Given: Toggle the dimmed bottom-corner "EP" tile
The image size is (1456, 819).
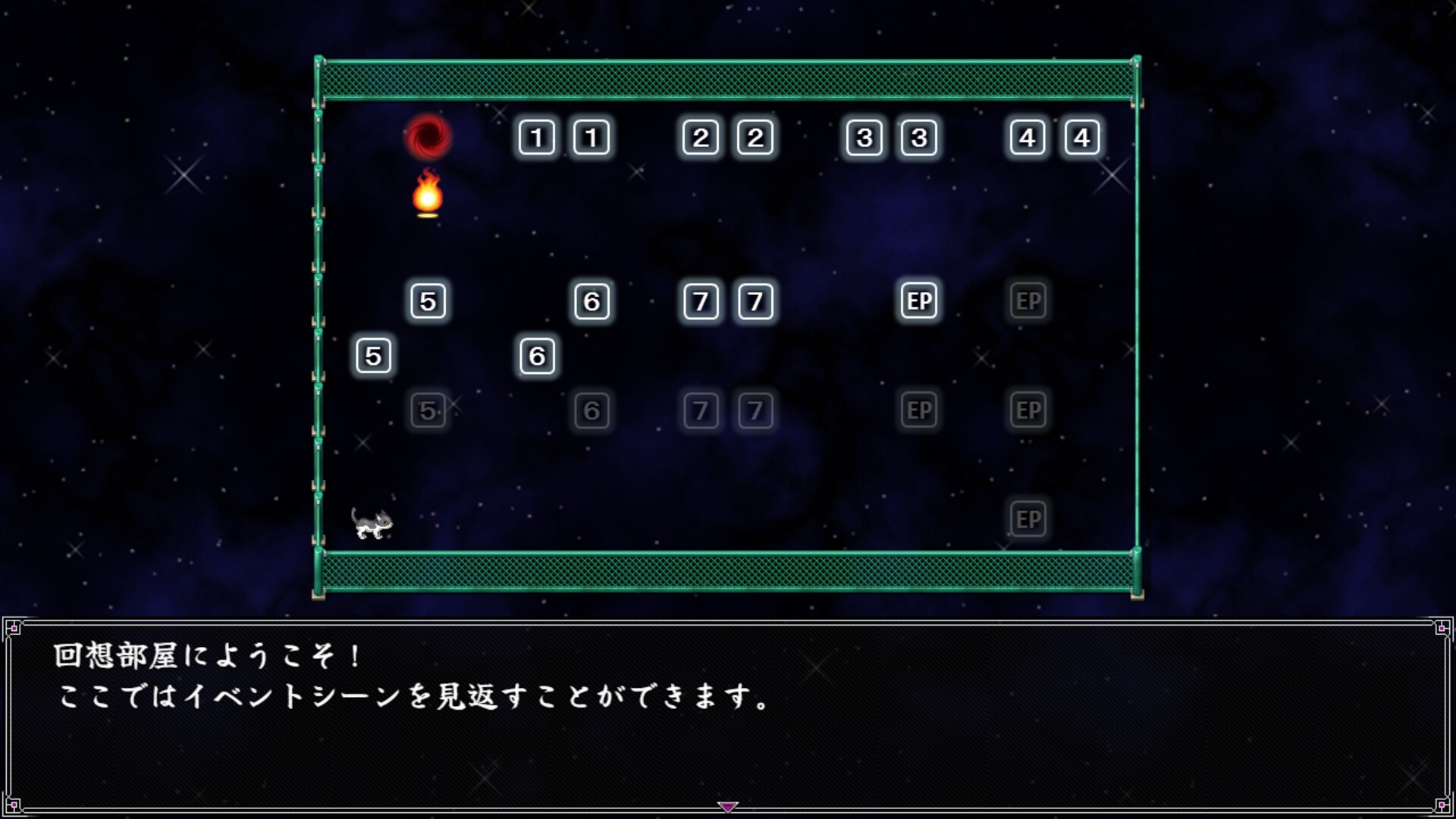Looking at the screenshot, I should 1028,519.
